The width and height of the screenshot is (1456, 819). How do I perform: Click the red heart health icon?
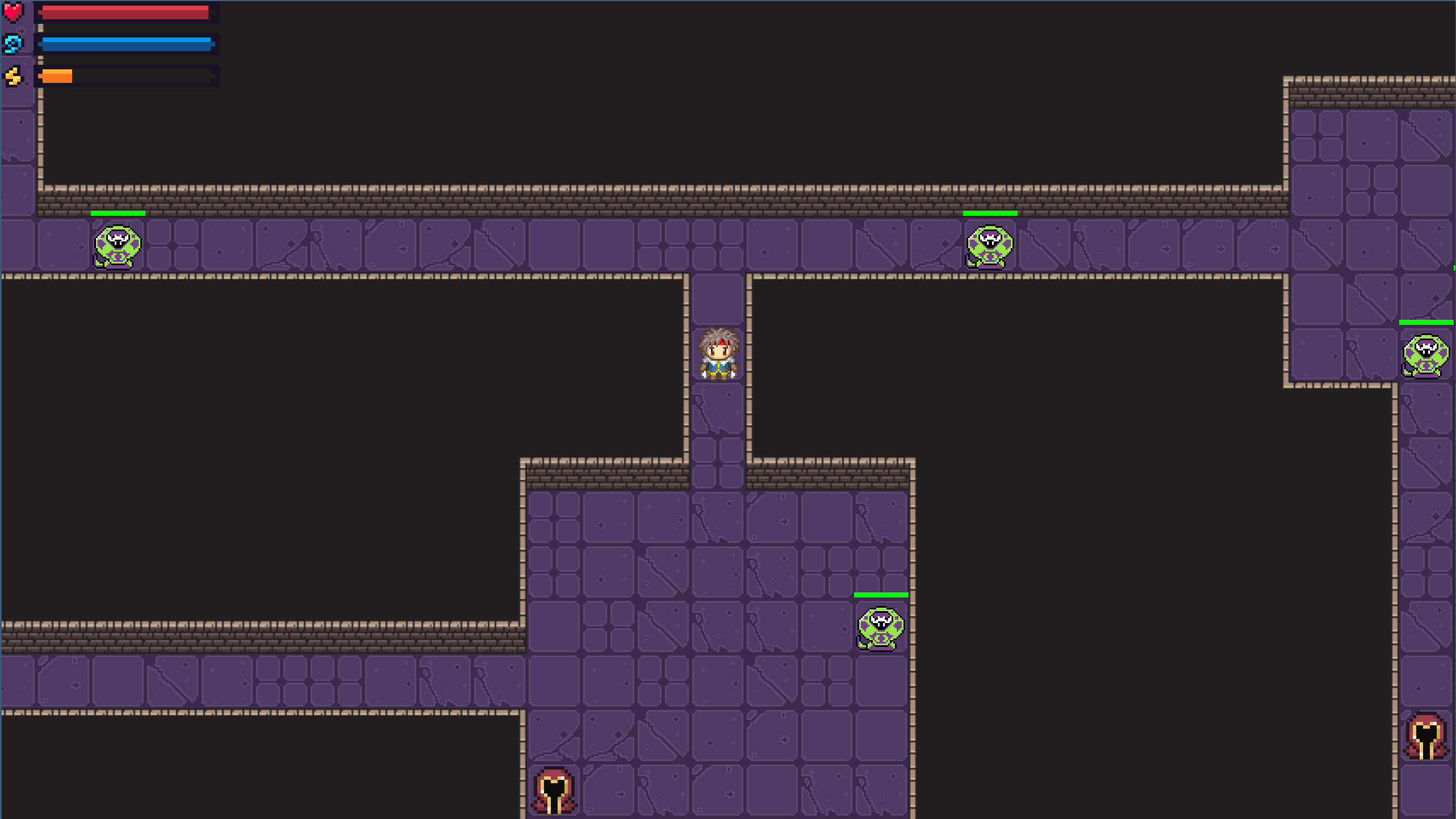point(13,11)
